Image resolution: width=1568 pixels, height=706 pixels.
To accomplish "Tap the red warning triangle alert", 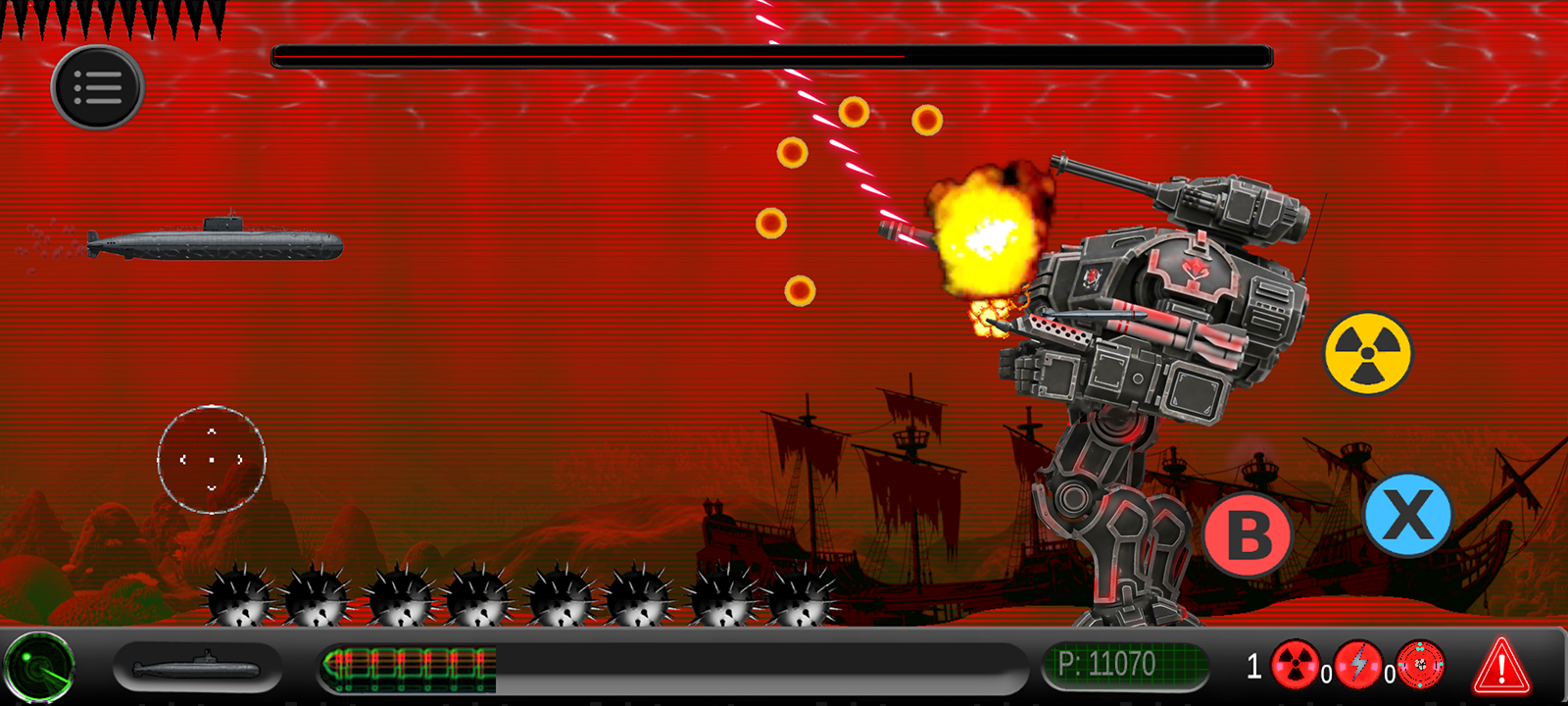I will [1501, 666].
